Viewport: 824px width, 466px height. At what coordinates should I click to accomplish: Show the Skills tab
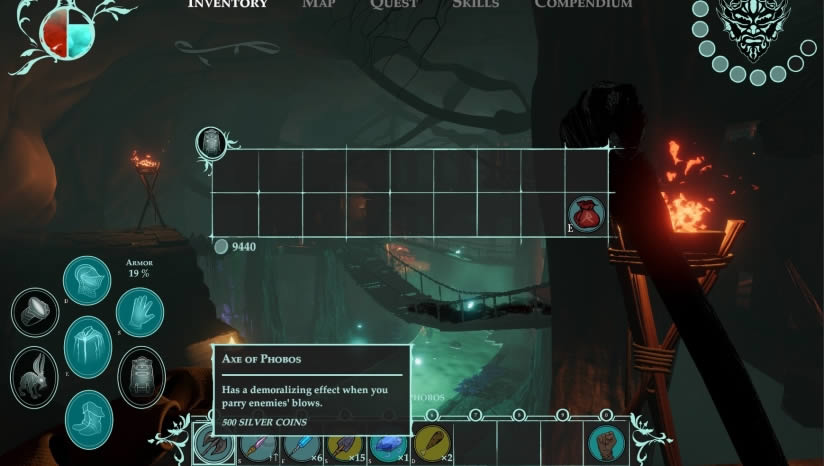point(475,4)
